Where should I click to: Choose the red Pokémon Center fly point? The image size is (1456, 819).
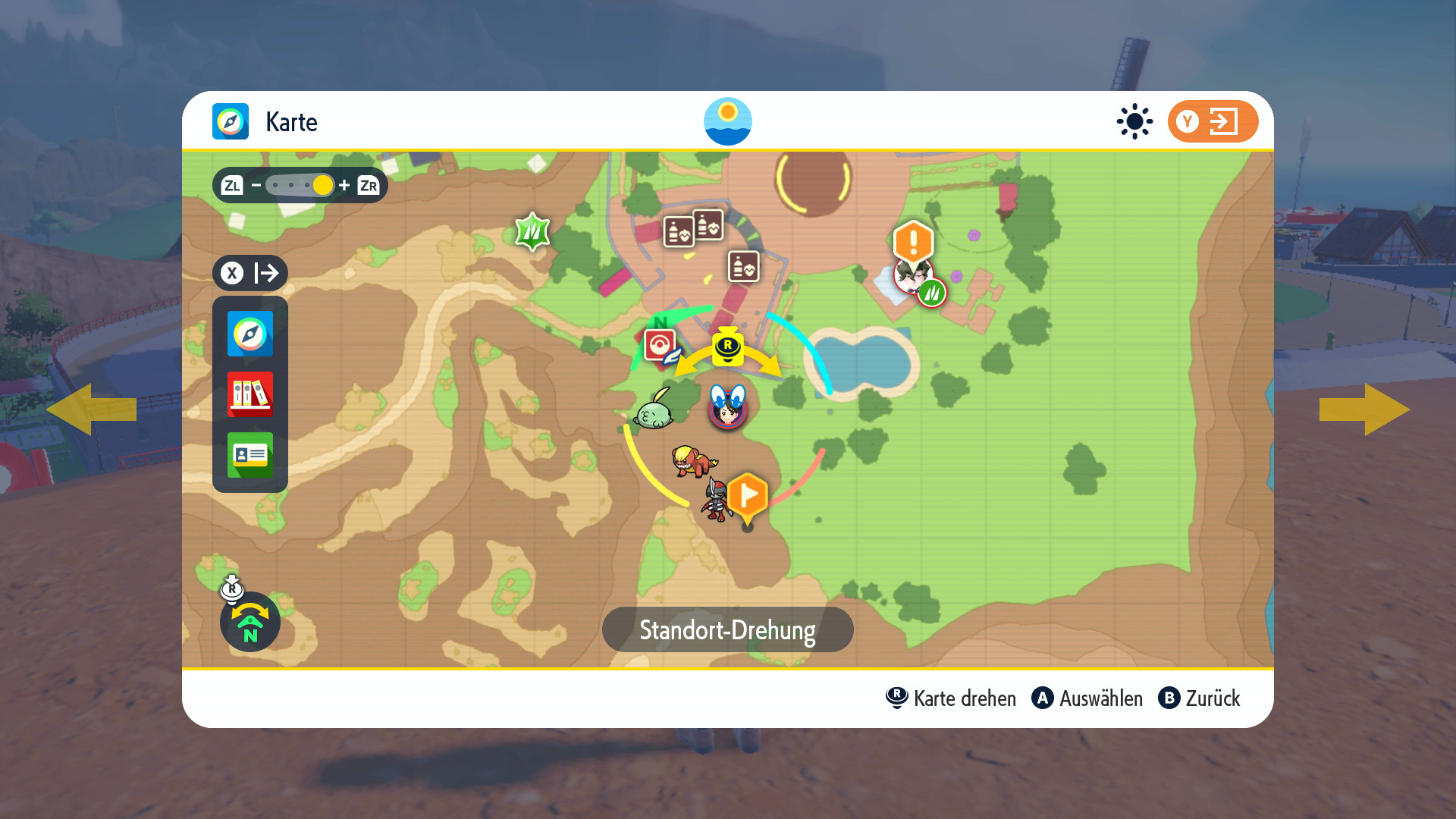coord(660,346)
